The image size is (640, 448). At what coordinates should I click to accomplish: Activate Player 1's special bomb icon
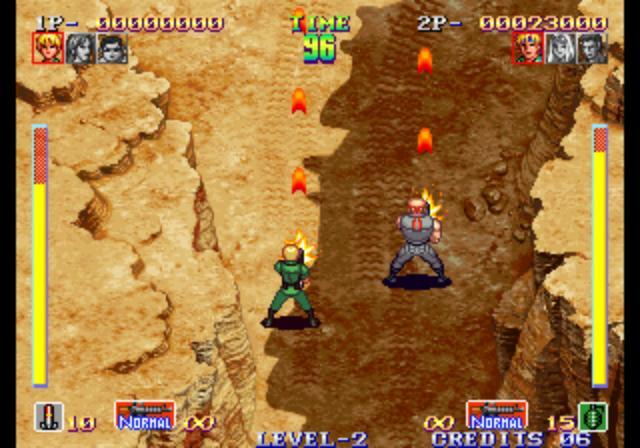tap(47, 416)
